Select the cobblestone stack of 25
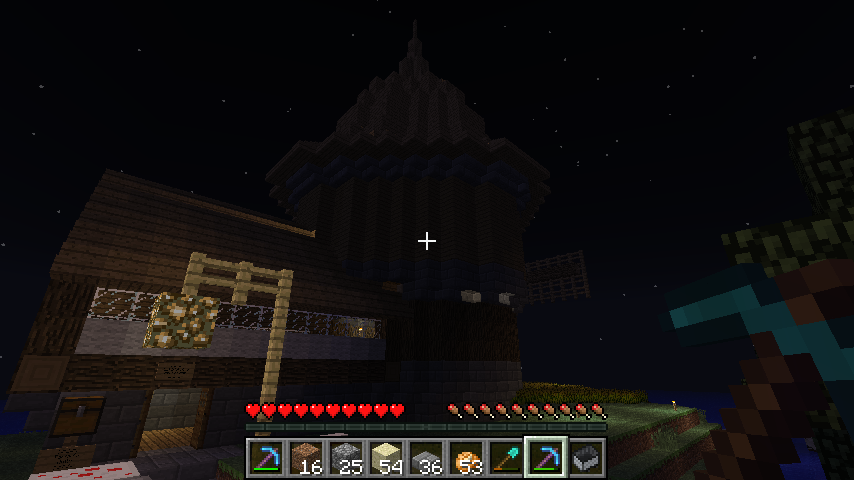The height and width of the screenshot is (480, 854). 346,458
